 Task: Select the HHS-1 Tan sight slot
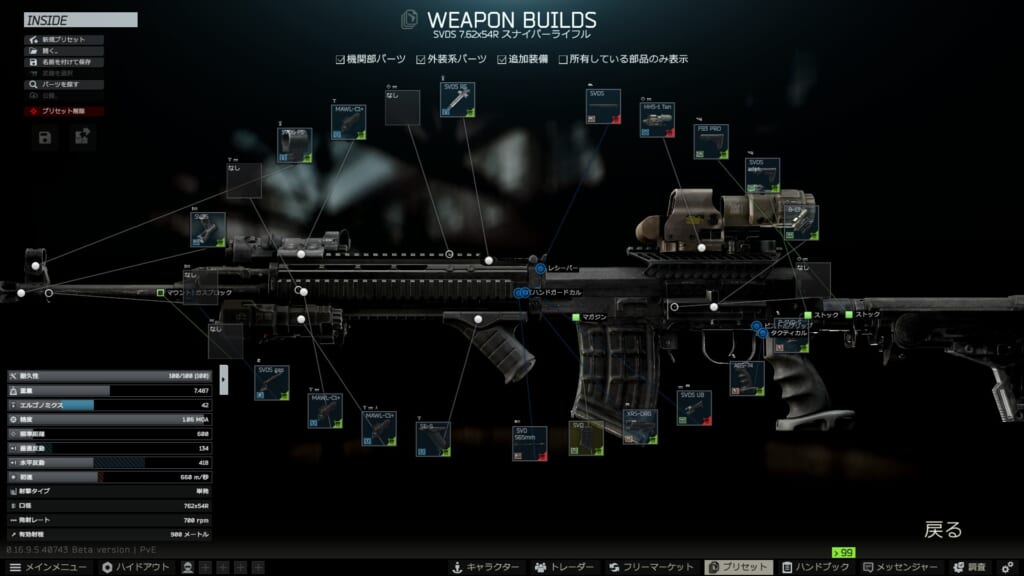(657, 120)
